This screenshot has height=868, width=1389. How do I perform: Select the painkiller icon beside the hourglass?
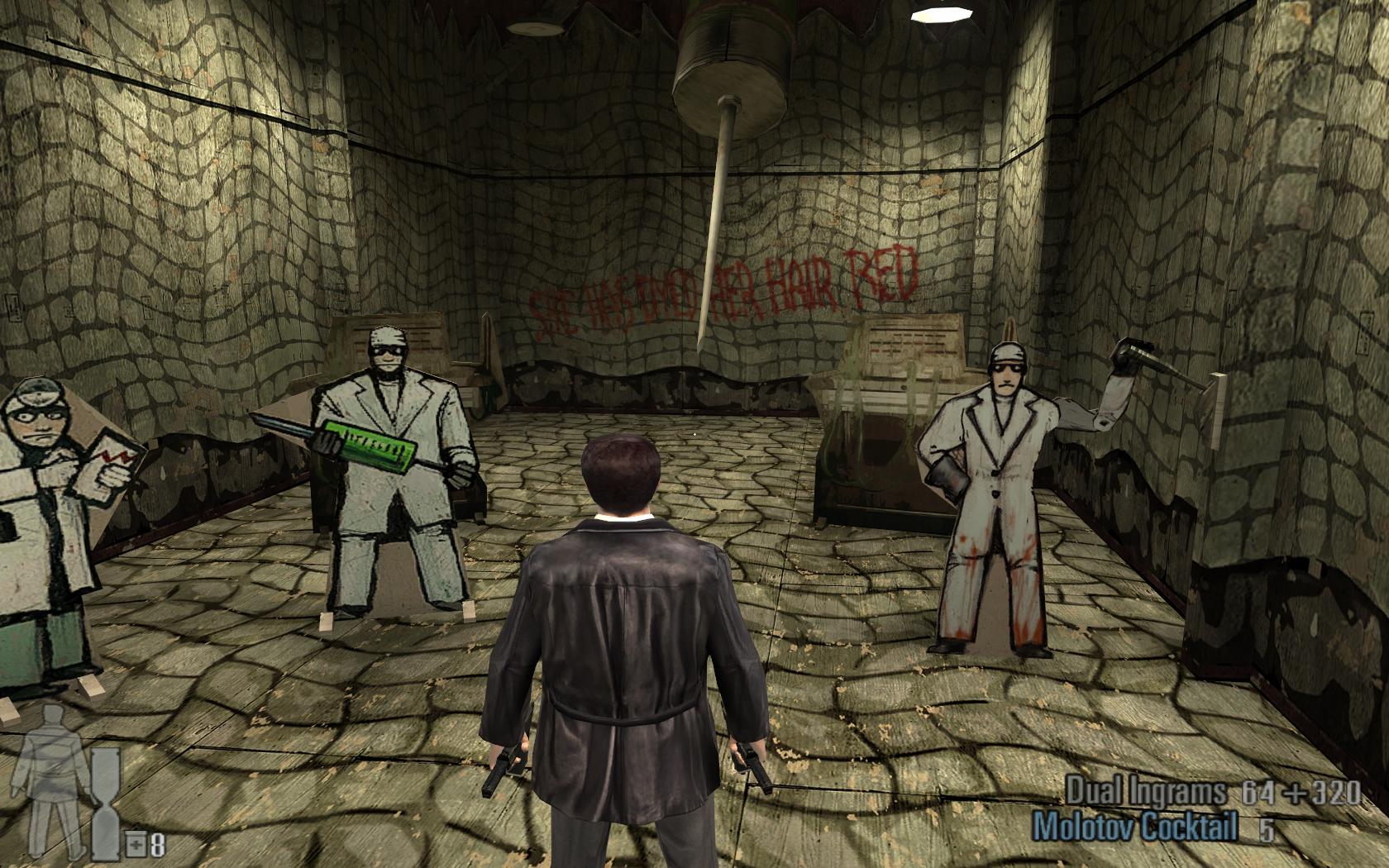tap(135, 845)
